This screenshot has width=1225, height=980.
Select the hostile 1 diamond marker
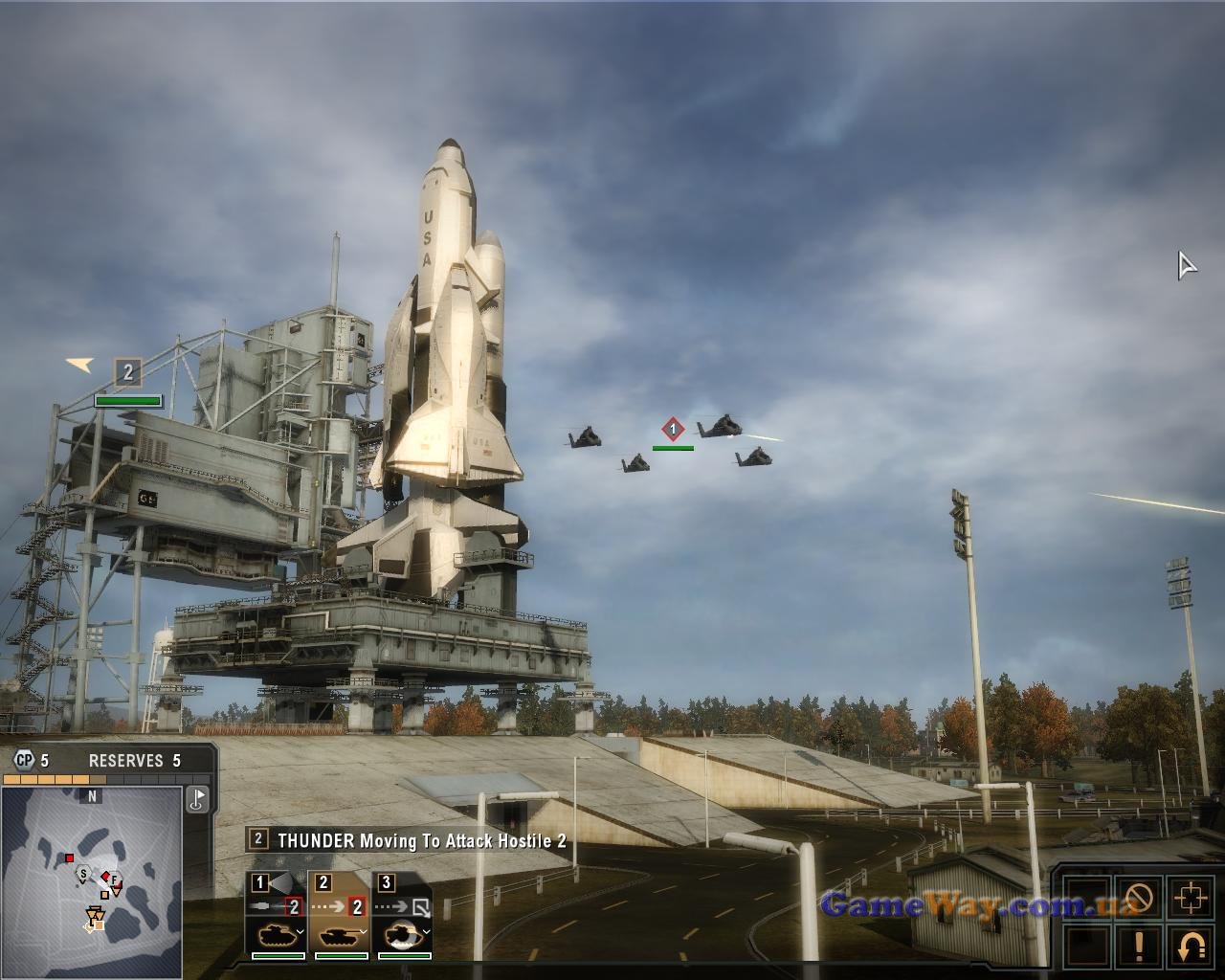tap(673, 429)
